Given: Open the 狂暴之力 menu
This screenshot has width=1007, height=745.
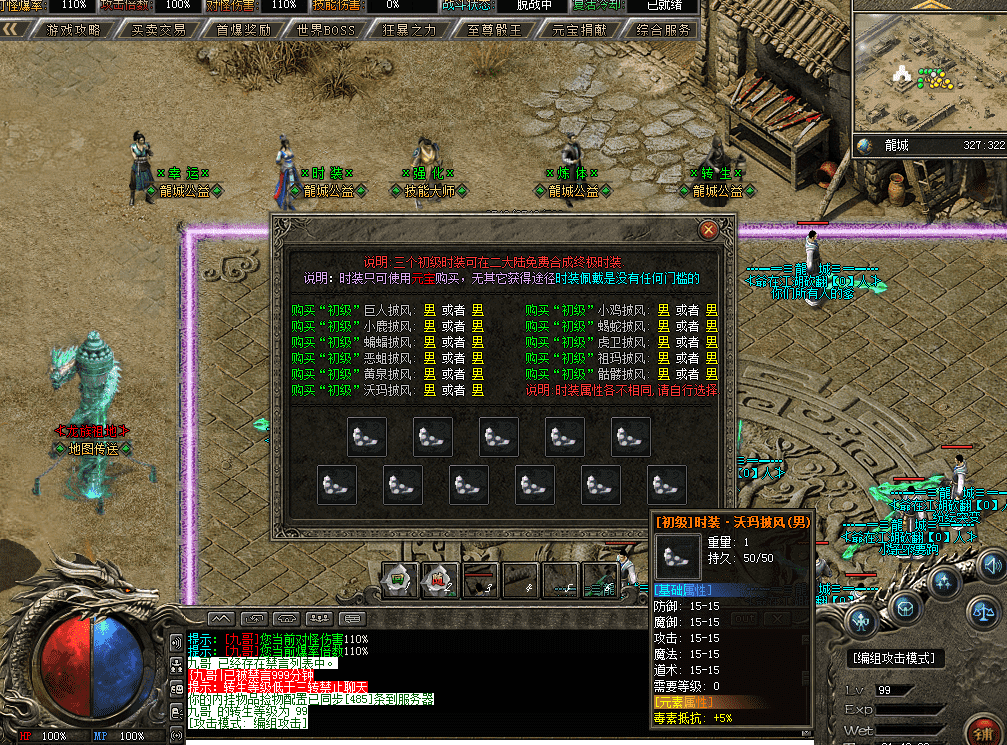Looking at the screenshot, I should click(x=410, y=30).
